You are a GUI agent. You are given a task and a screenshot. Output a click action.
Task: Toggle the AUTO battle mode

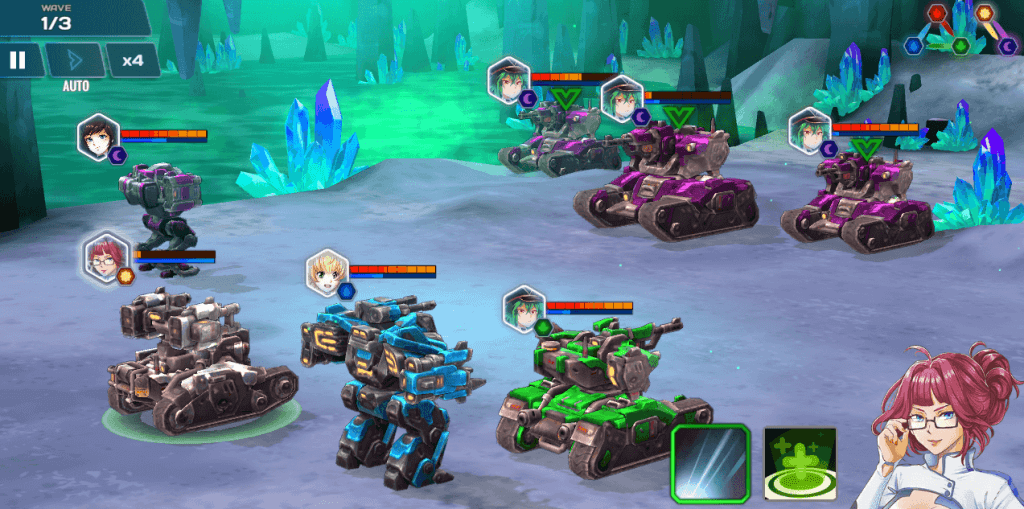click(76, 61)
